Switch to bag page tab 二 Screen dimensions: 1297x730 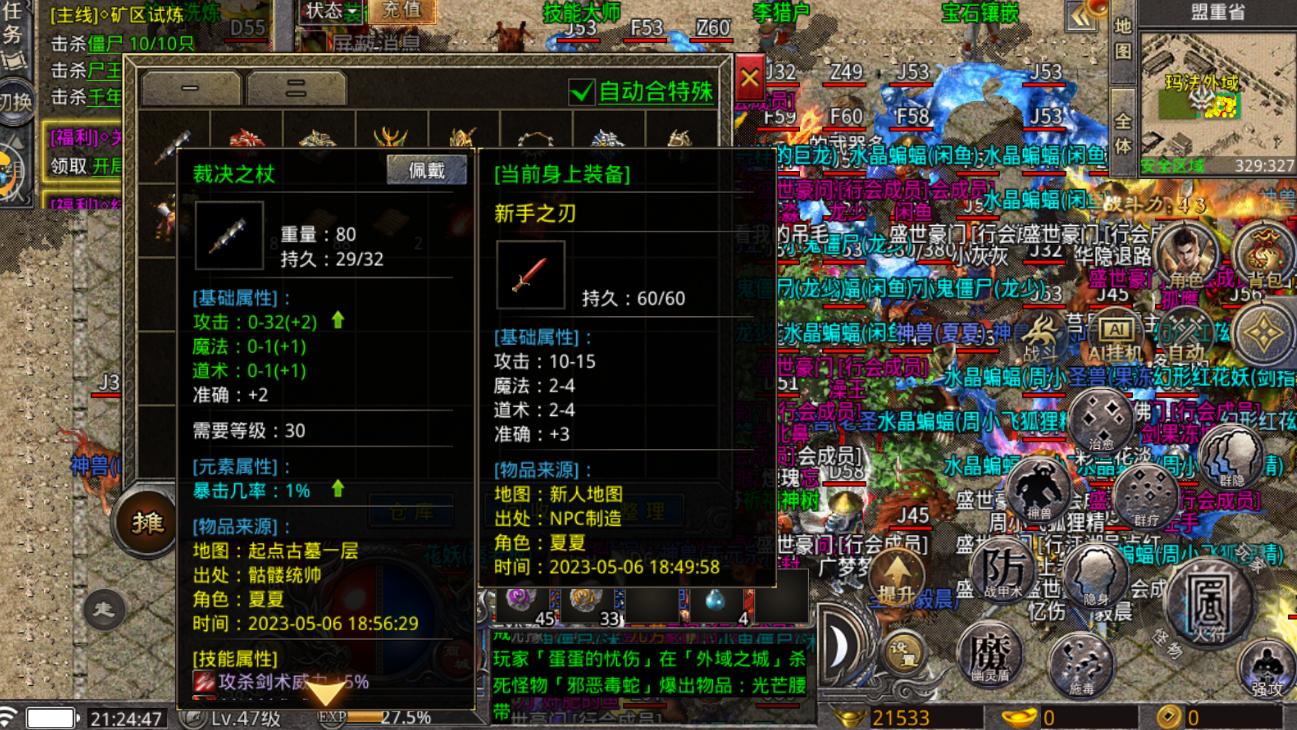coord(296,88)
